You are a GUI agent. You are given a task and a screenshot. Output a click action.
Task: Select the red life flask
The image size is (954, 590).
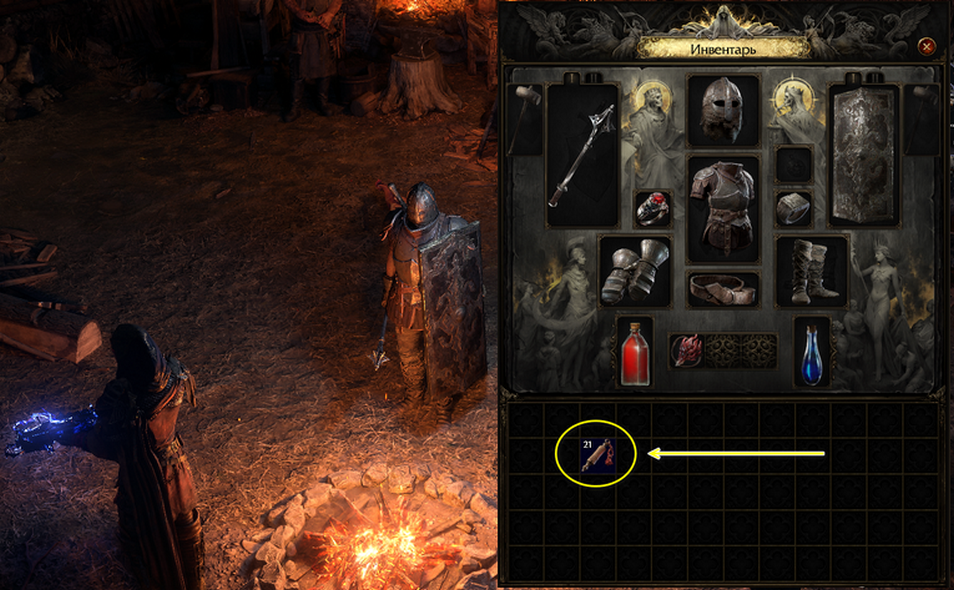635,352
